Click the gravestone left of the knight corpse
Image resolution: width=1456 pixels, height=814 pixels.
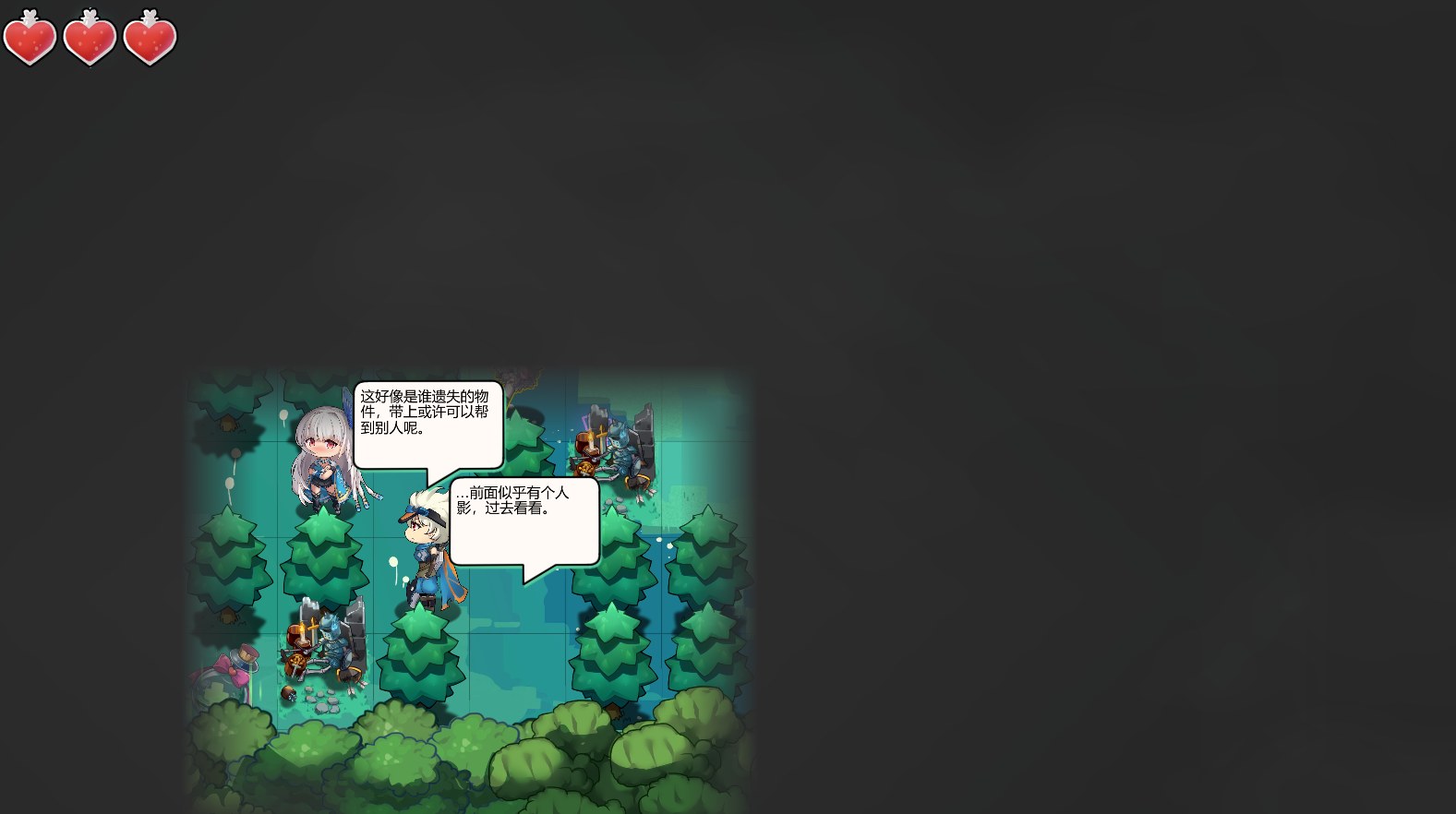point(308,609)
